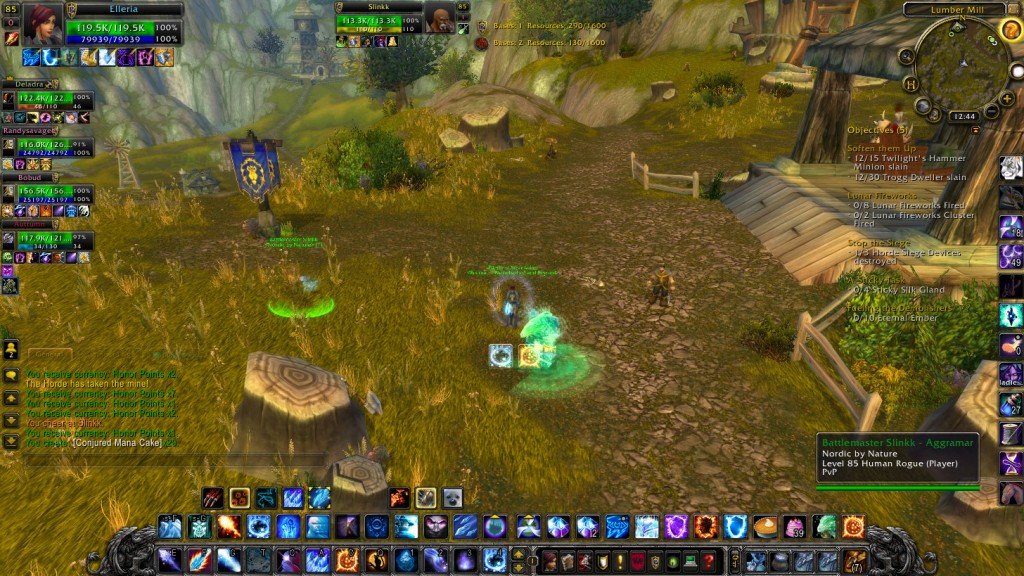Image resolution: width=1024 pixels, height=576 pixels.
Task: Open the backpack bag slot
Action: (x=854, y=561)
